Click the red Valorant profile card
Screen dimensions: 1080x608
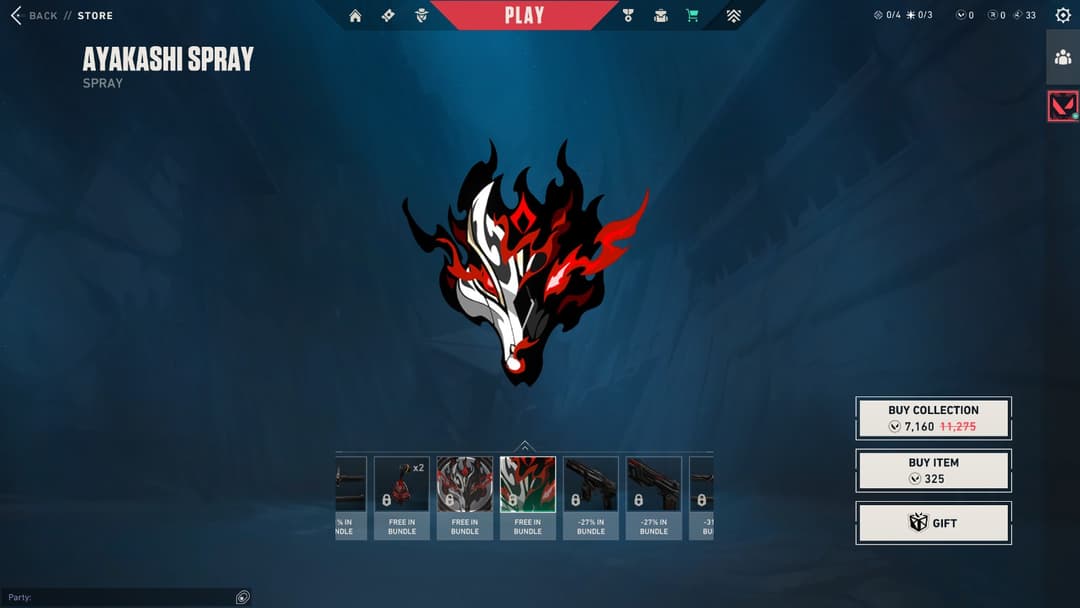point(1063,106)
